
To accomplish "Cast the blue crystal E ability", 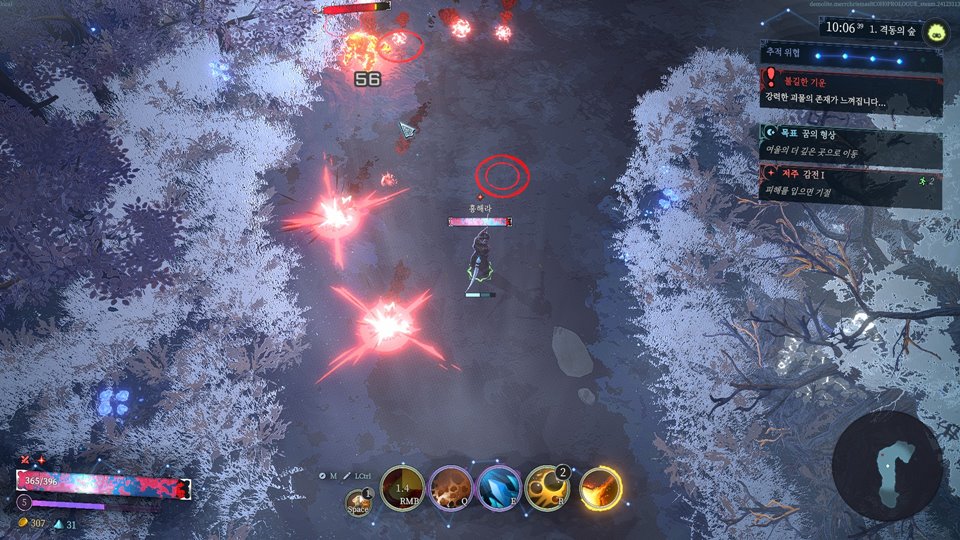I will 498,488.
